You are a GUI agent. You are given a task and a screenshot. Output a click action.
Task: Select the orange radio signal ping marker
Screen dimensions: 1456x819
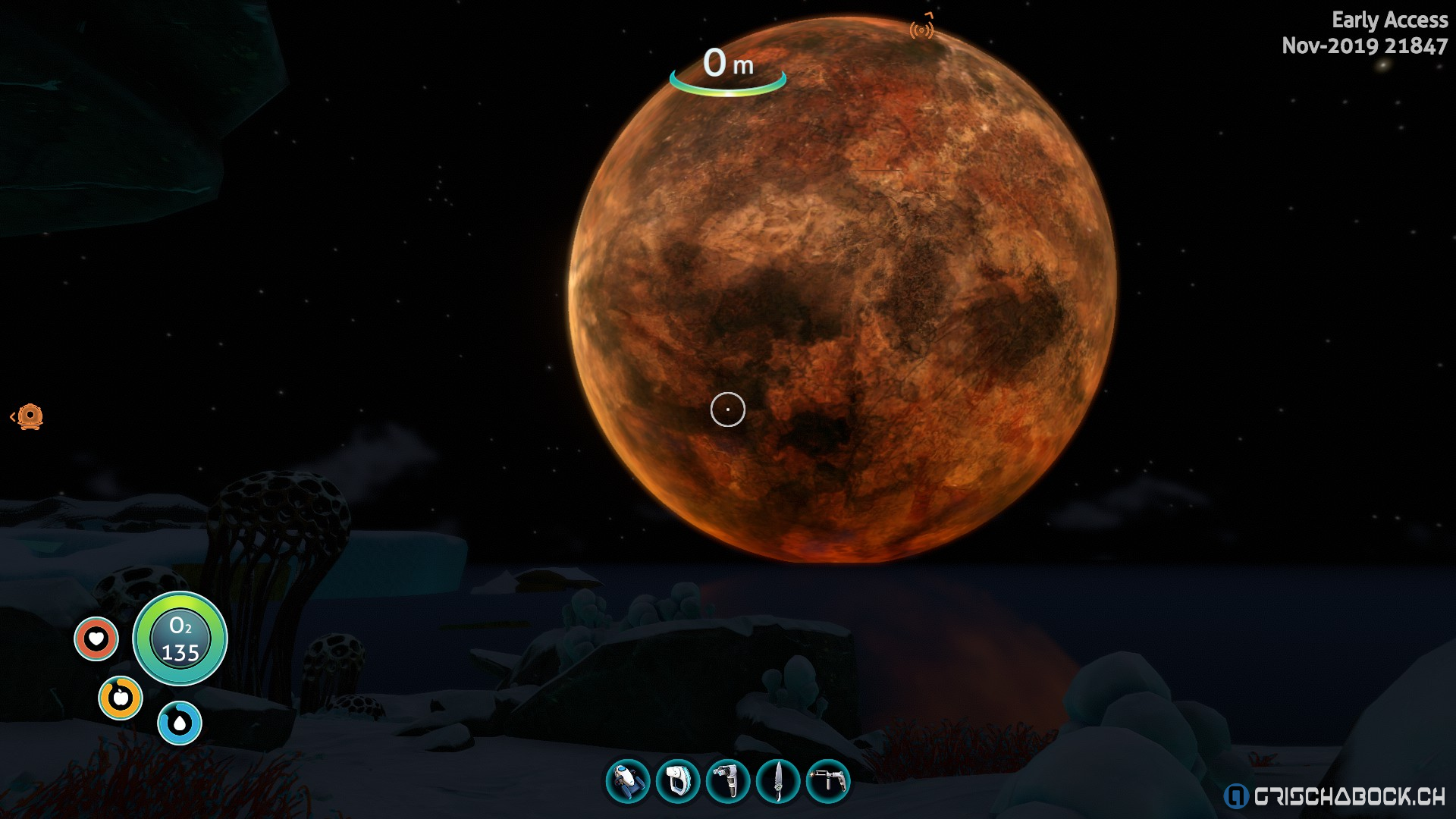pyautogui.click(x=921, y=30)
